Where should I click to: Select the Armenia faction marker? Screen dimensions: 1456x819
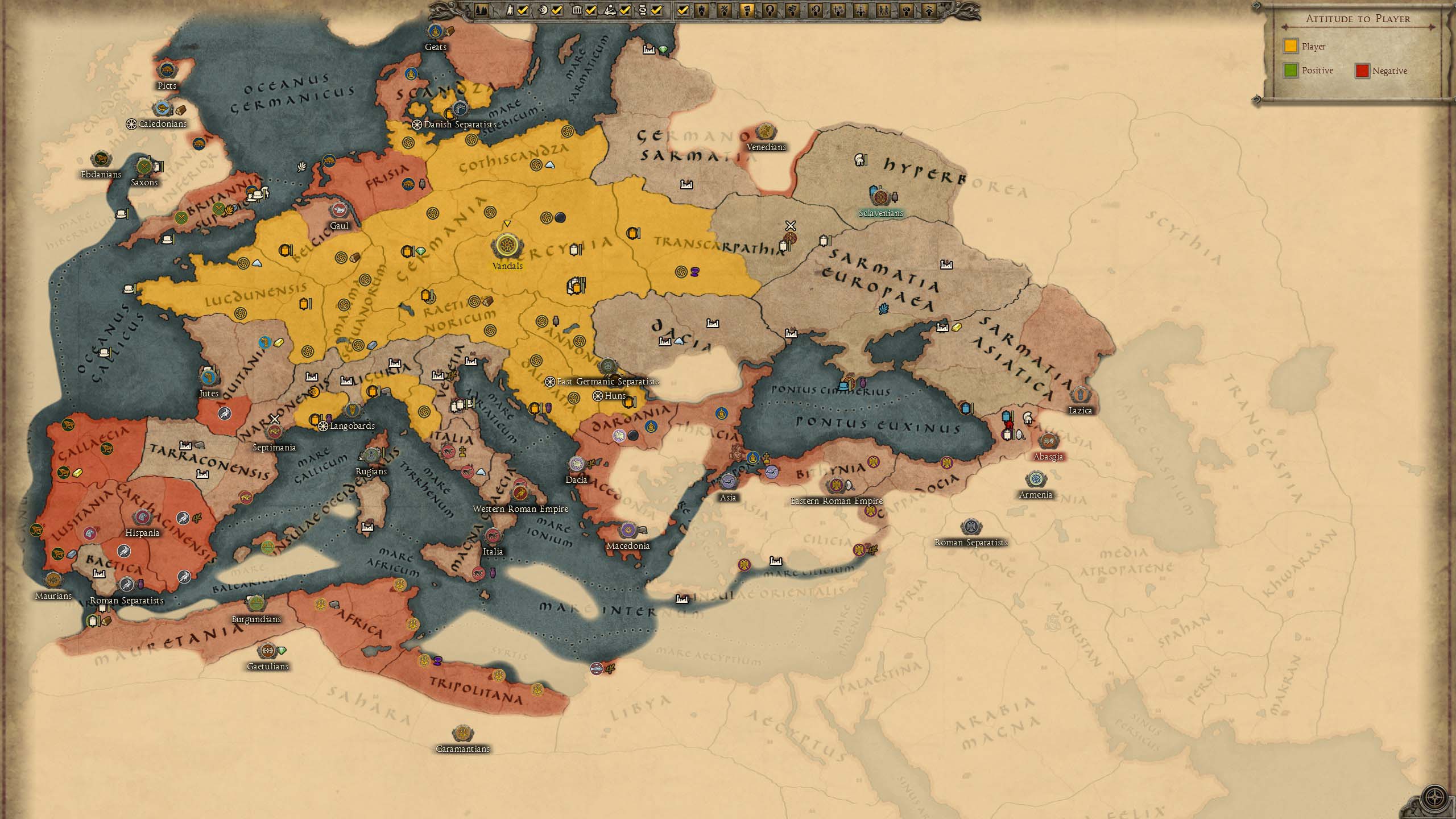pos(1036,479)
